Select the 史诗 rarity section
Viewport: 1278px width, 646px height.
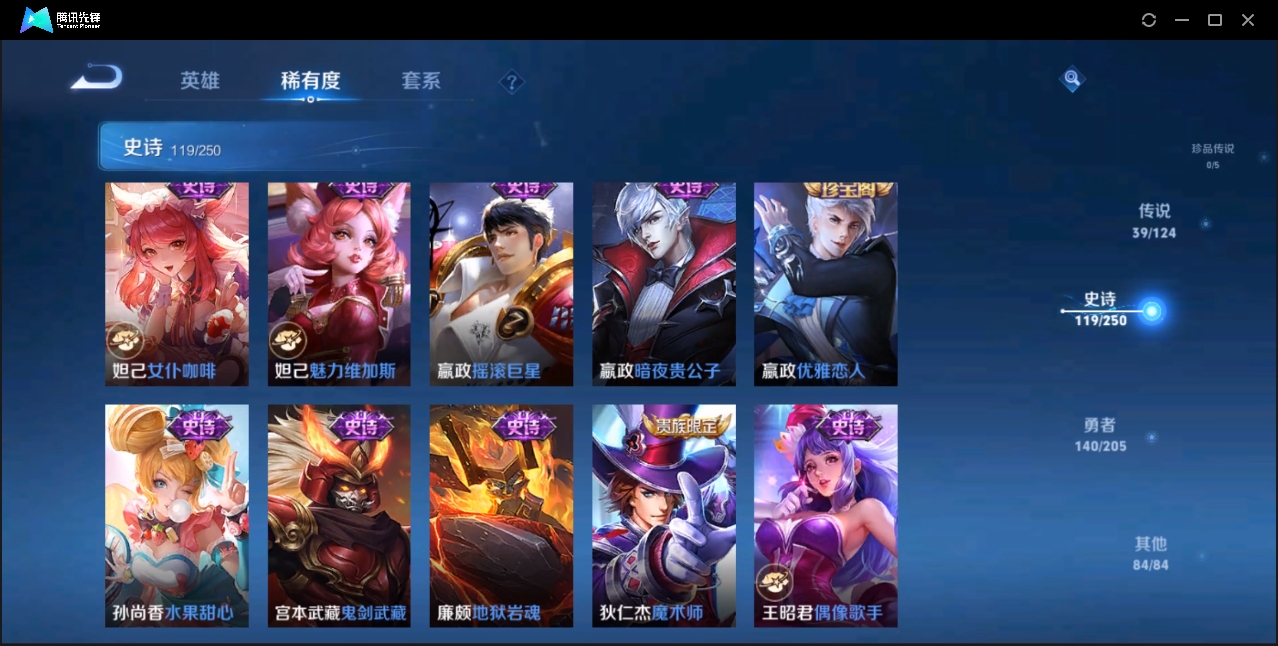coord(1101,309)
